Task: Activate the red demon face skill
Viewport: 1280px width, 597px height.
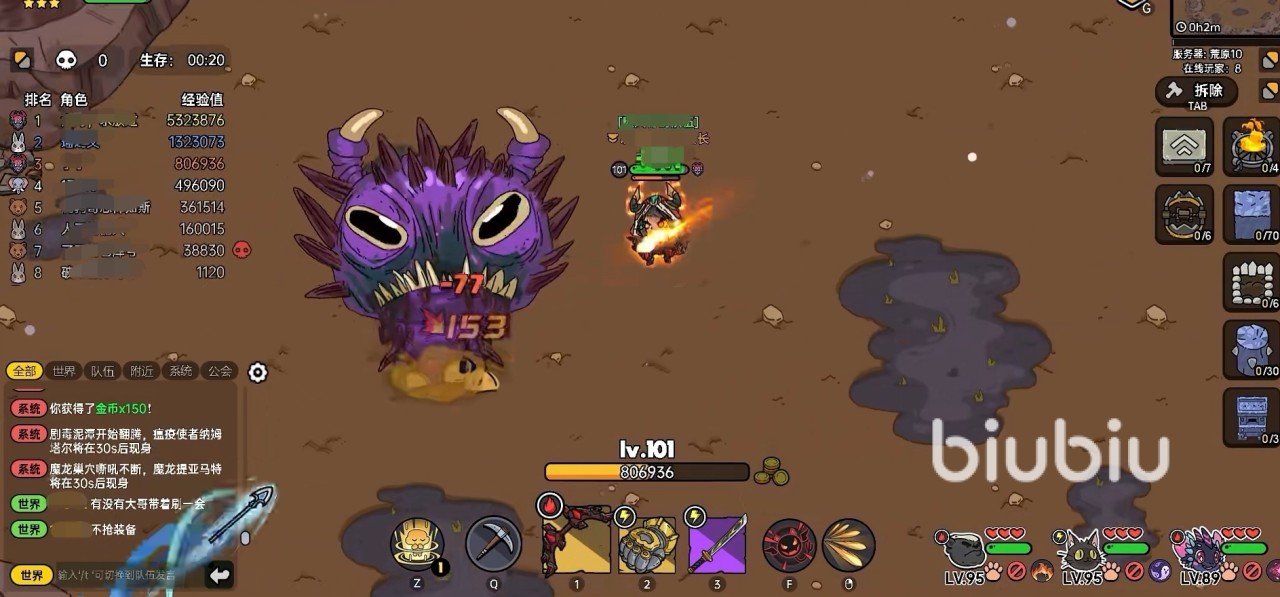Action: pyautogui.click(x=789, y=545)
